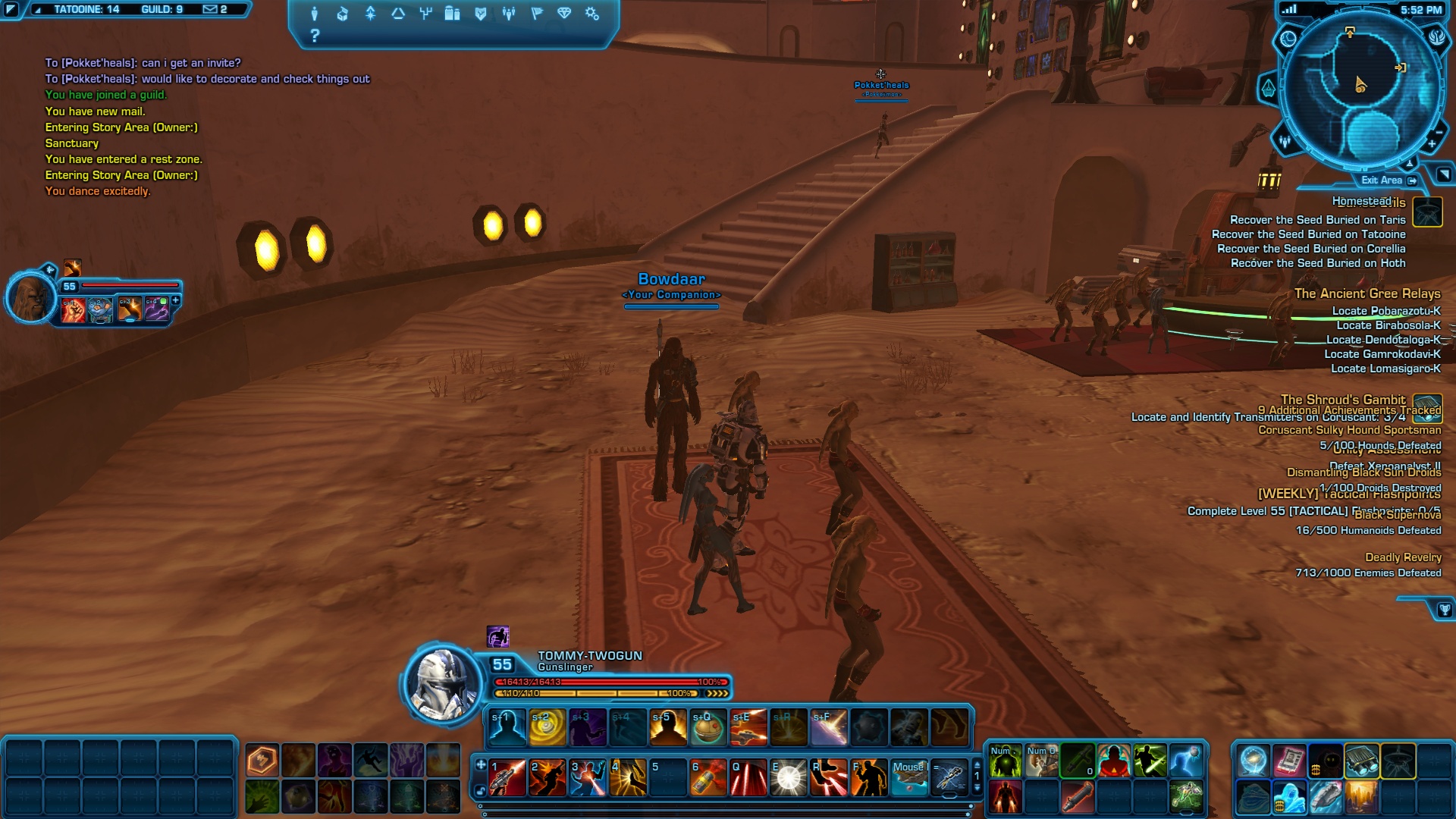
Task: Click the Tommy-Twogun player portrait
Action: click(x=442, y=684)
